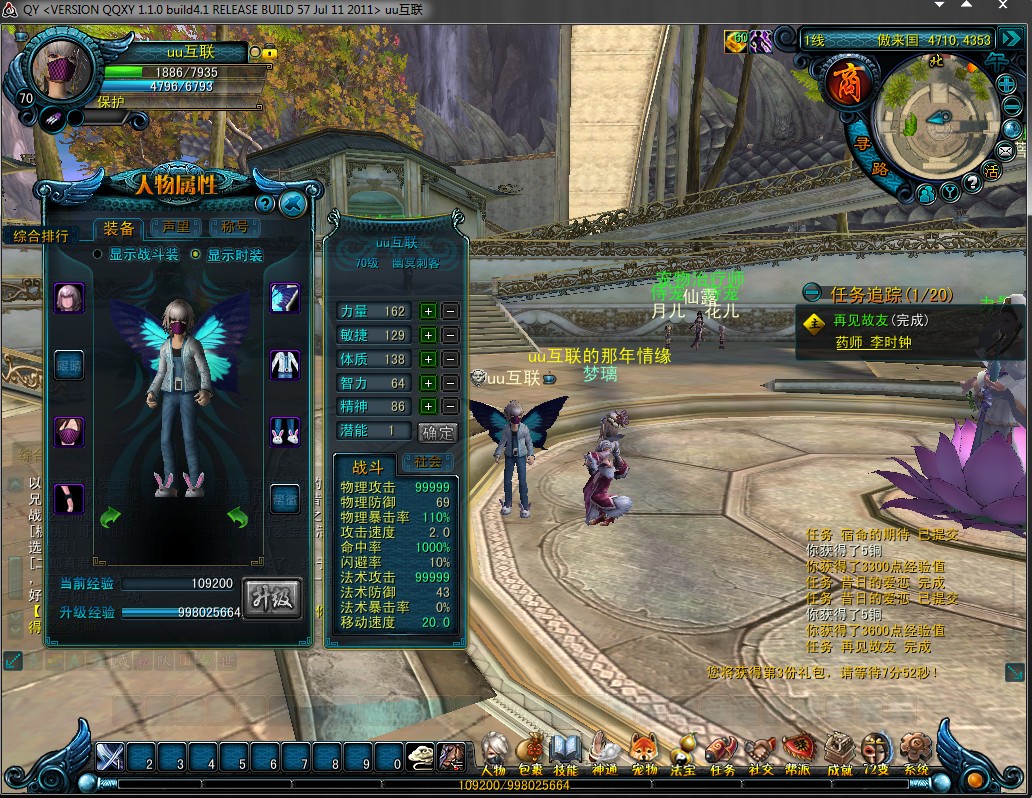Confirm attribute points with 确定

point(437,432)
